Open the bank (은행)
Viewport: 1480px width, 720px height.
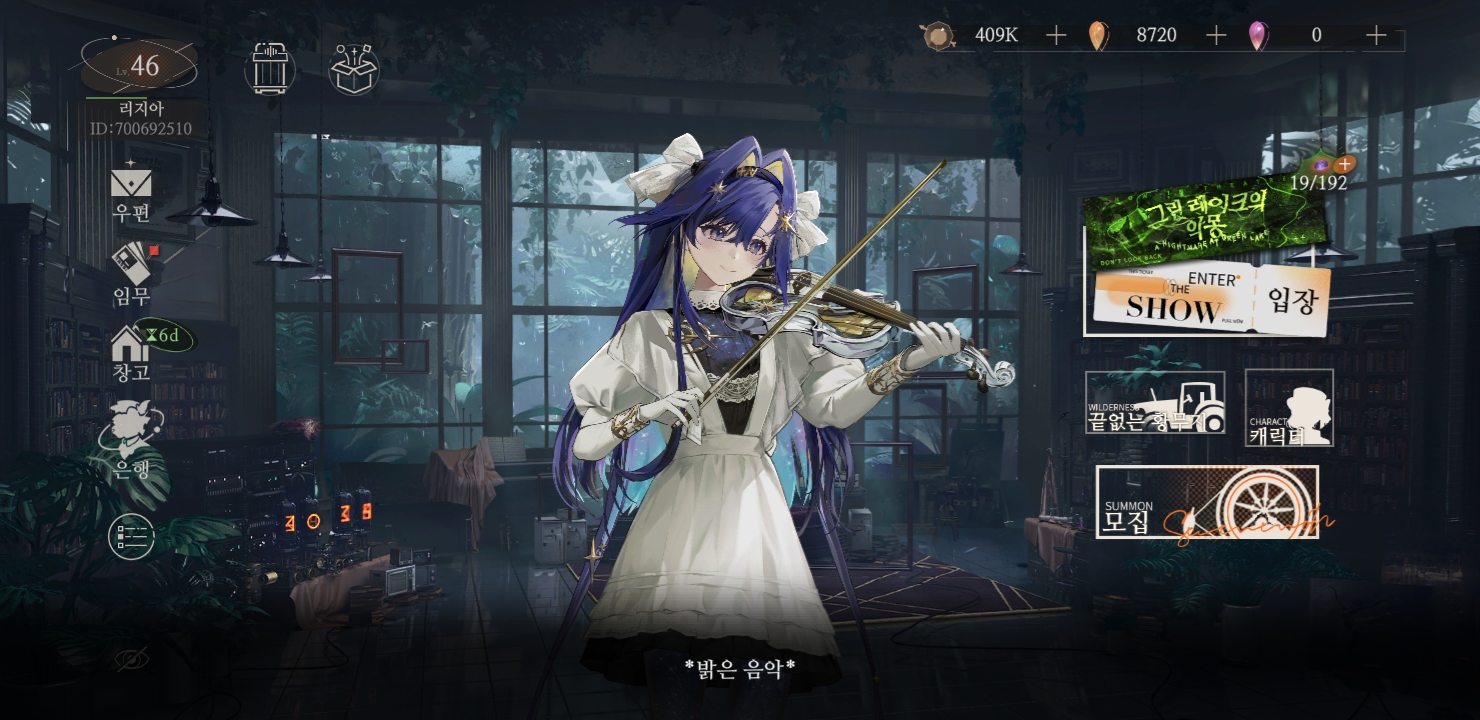pos(131,440)
